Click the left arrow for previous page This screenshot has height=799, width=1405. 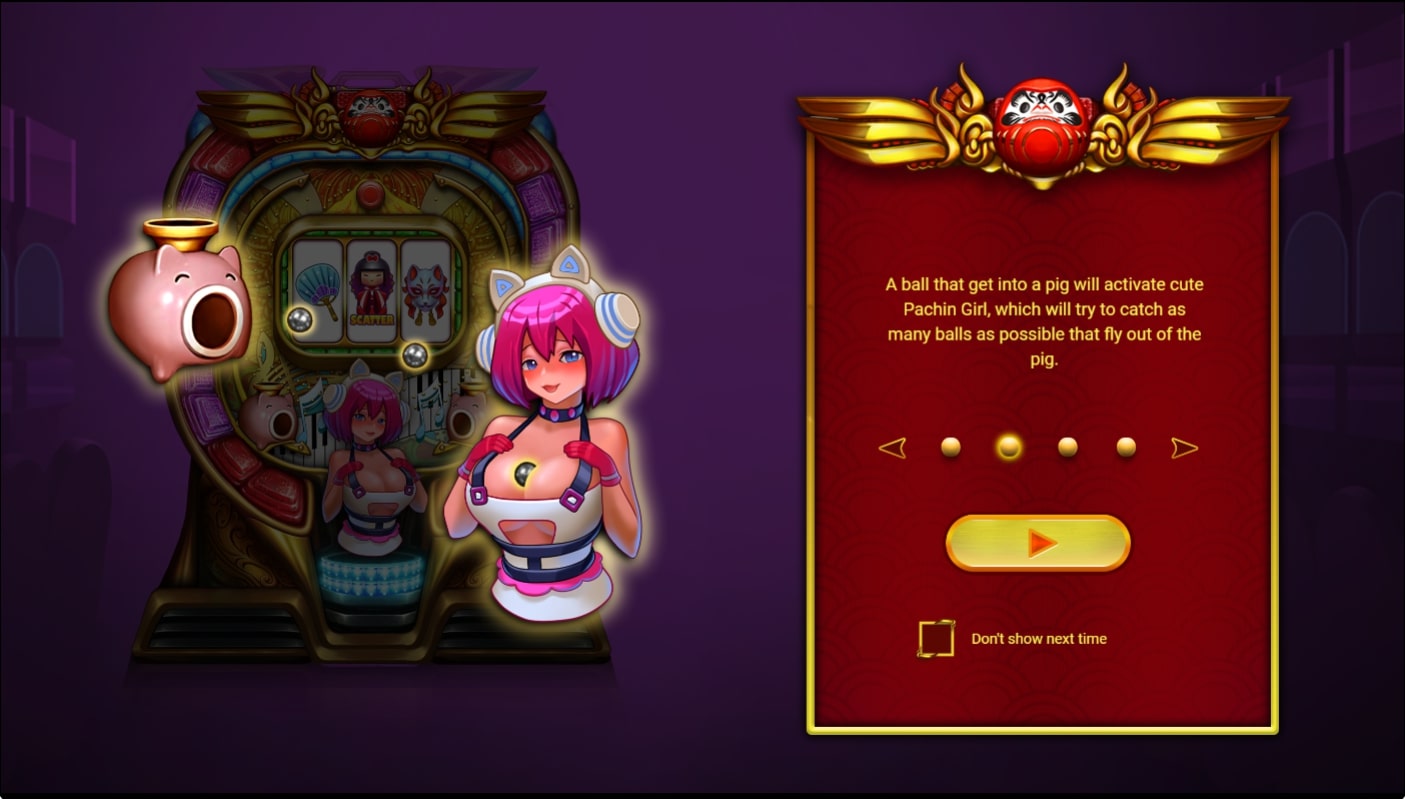(893, 447)
